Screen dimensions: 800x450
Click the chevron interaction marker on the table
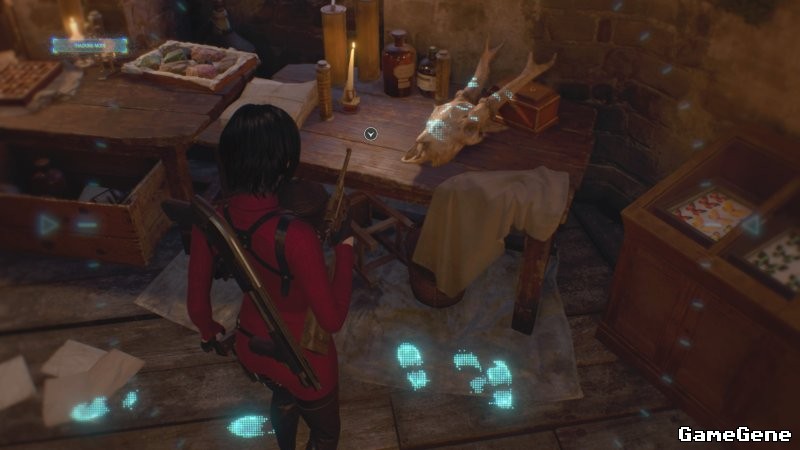(371, 133)
